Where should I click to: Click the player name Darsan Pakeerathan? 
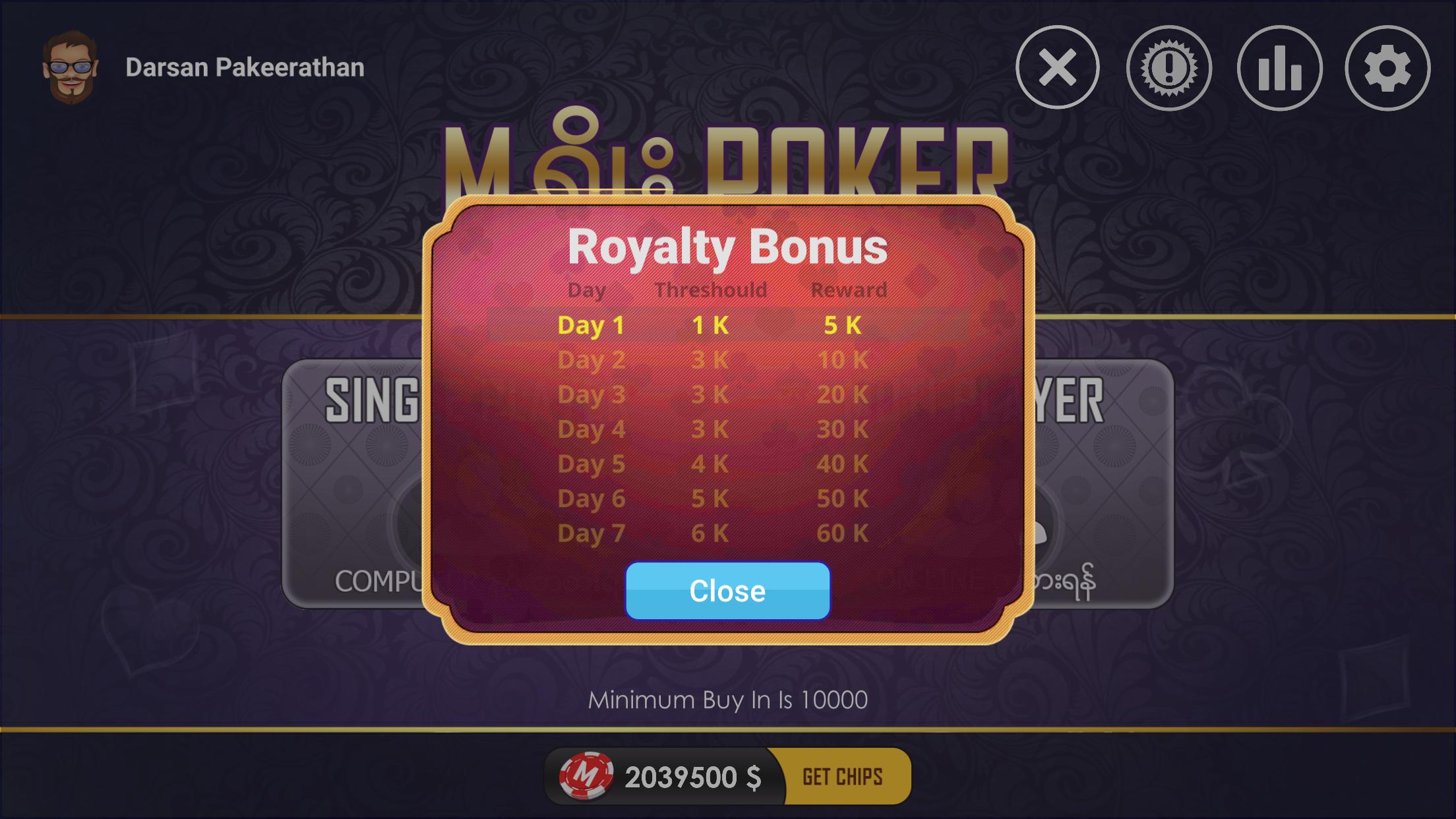[242, 68]
